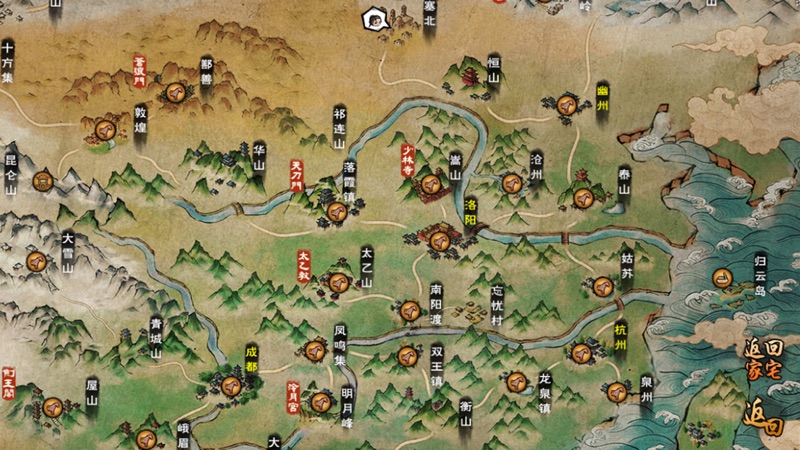Image resolution: width=800 pixels, height=450 pixels.
Task: Select the 归云岛 island marker
Action: click(x=721, y=277)
